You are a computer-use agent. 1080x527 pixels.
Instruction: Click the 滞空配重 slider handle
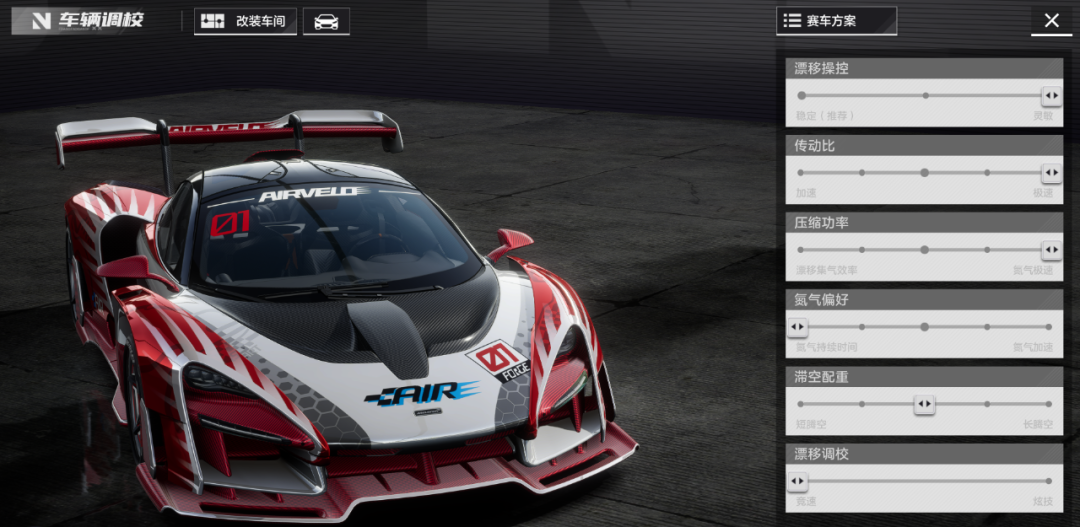pyautogui.click(x=925, y=404)
